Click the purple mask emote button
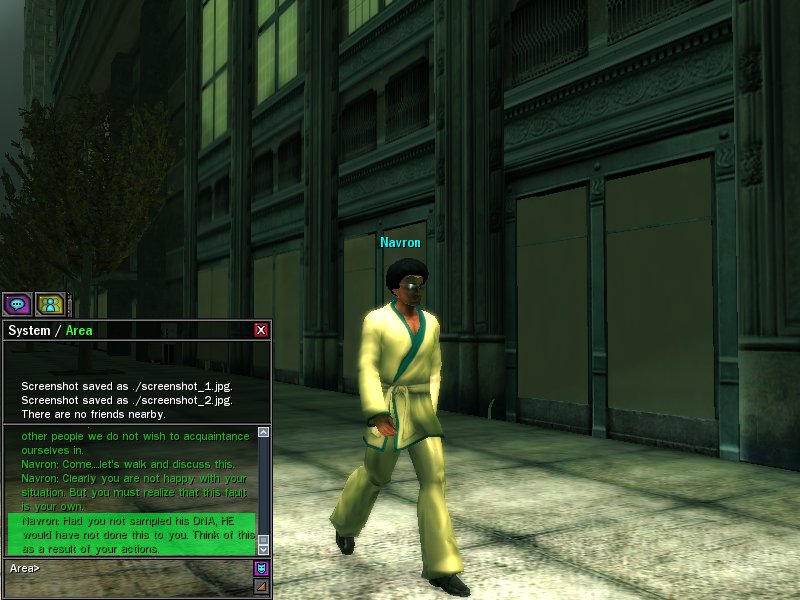Viewport: 800px width, 600px height. point(263,569)
